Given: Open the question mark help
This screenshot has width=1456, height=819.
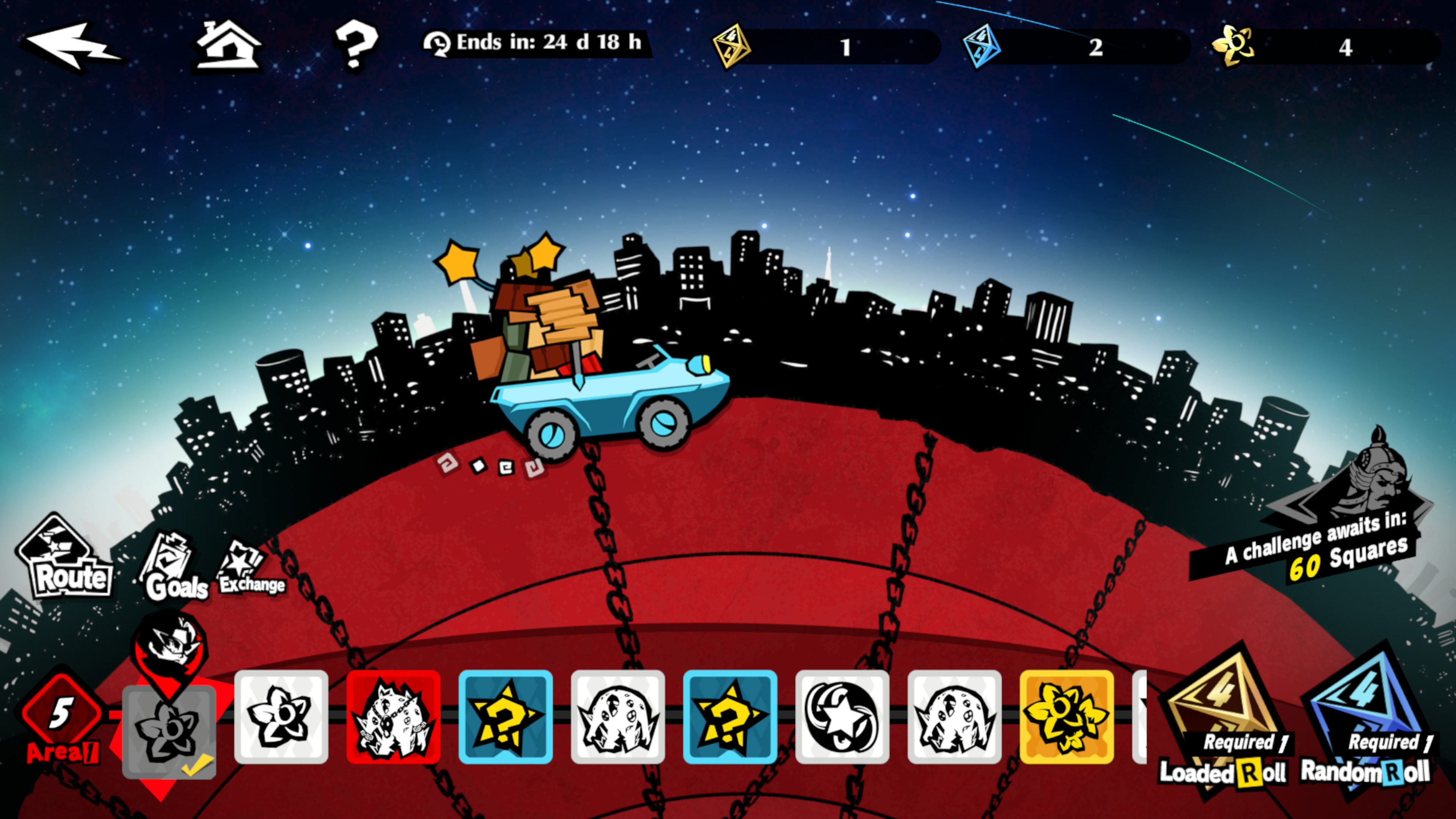Looking at the screenshot, I should tap(355, 44).
